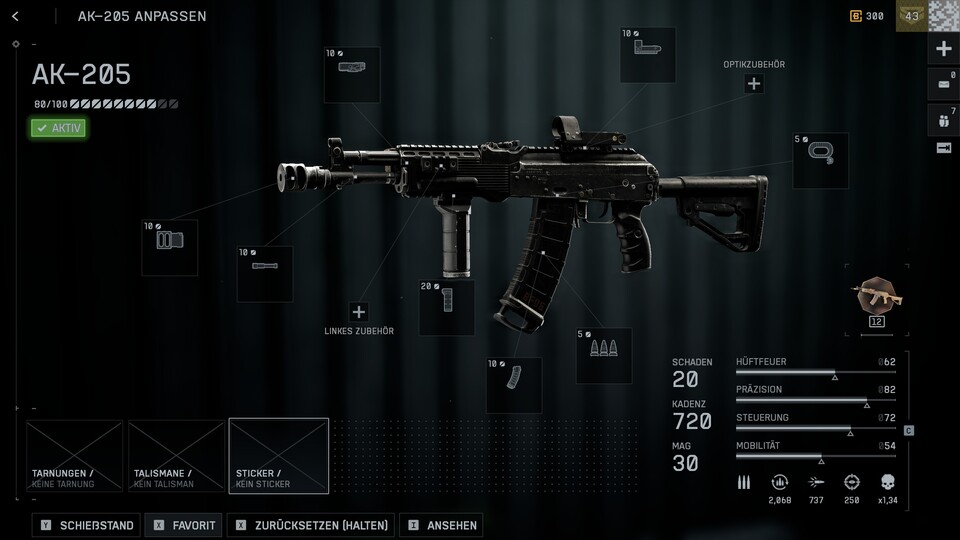Select the magazine attachment slot
The height and width of the screenshot is (540, 960).
(514, 385)
